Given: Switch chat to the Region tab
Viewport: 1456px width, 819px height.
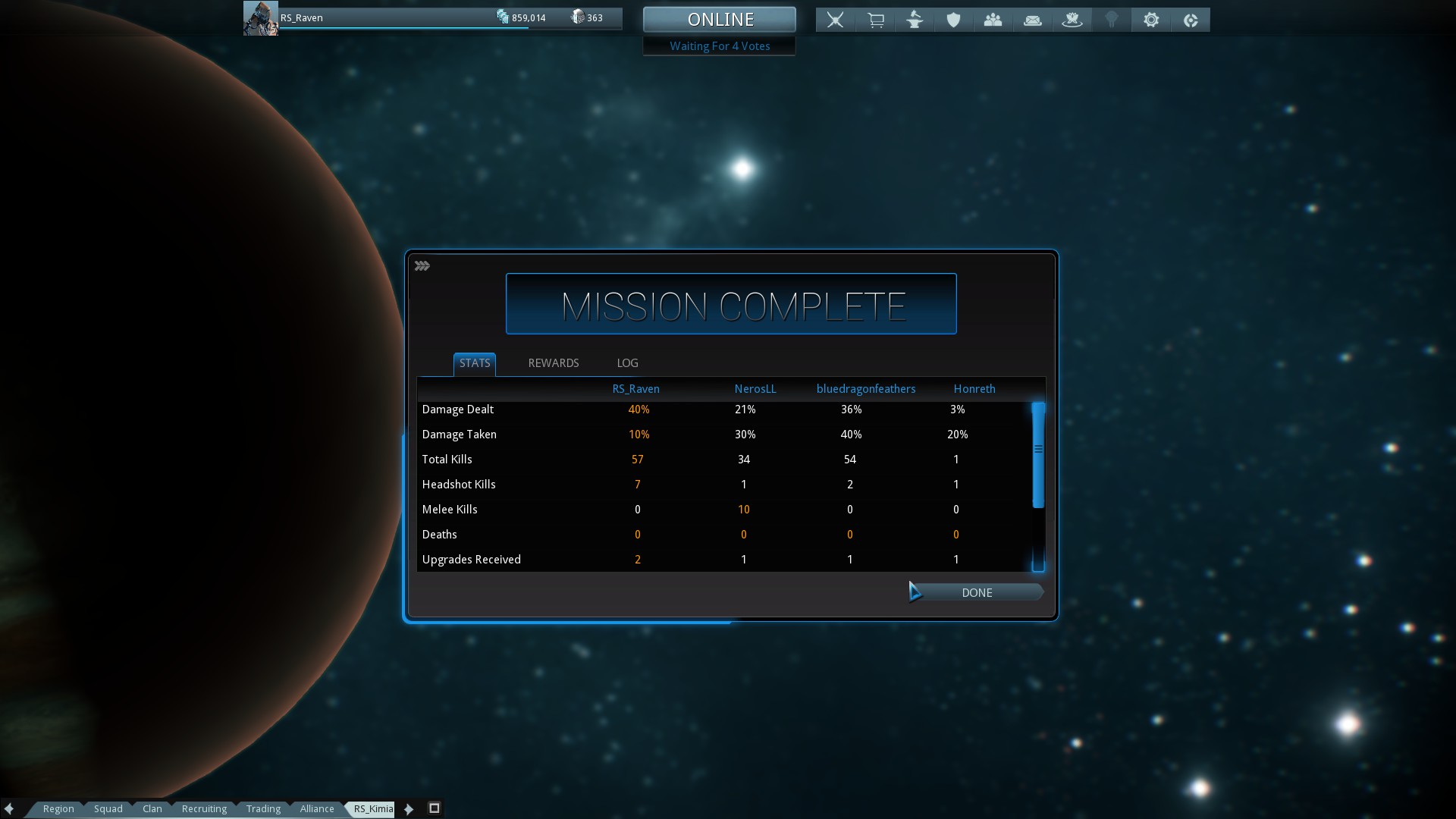Looking at the screenshot, I should [58, 808].
